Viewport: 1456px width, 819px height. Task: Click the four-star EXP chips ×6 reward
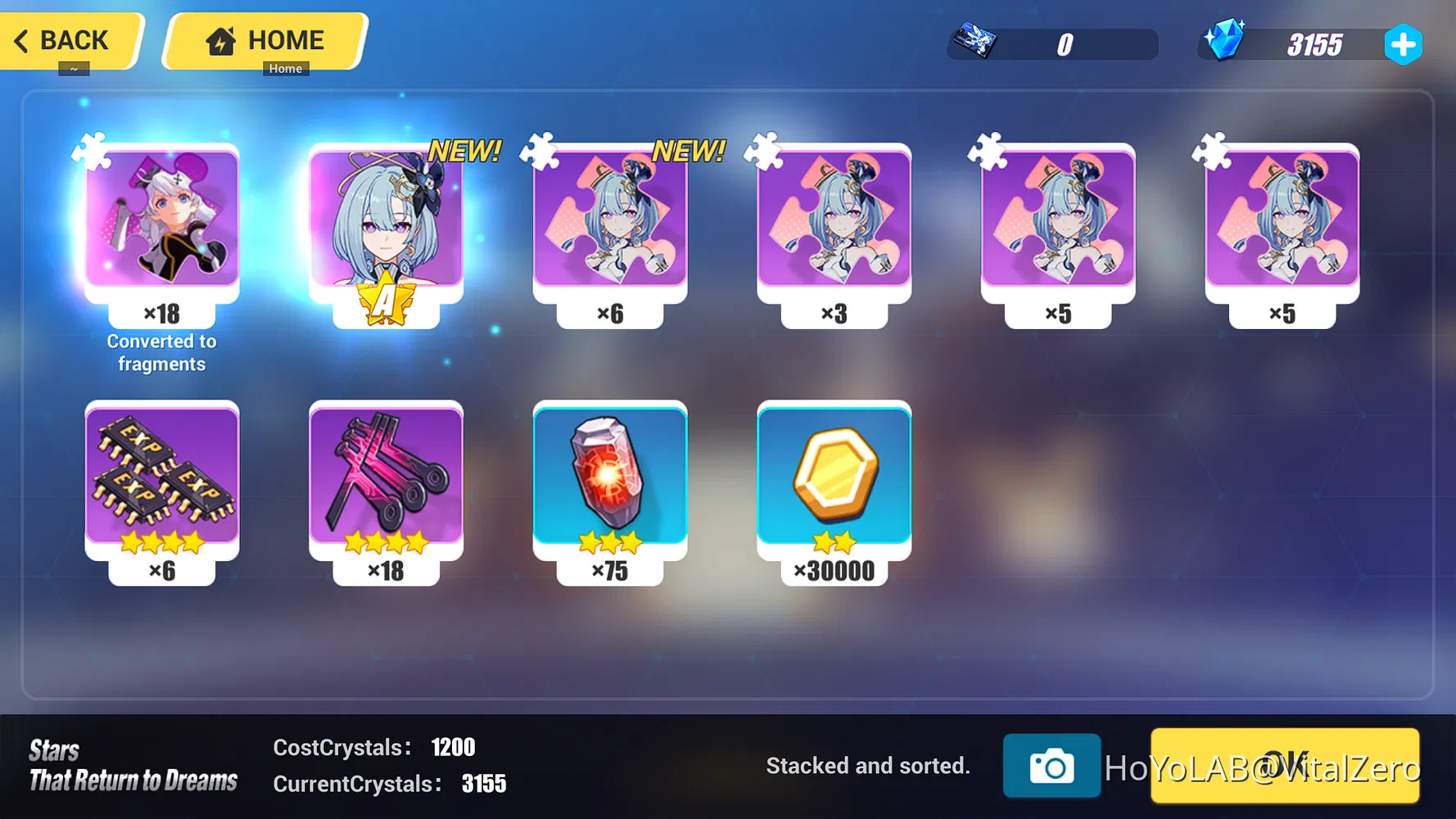162,479
